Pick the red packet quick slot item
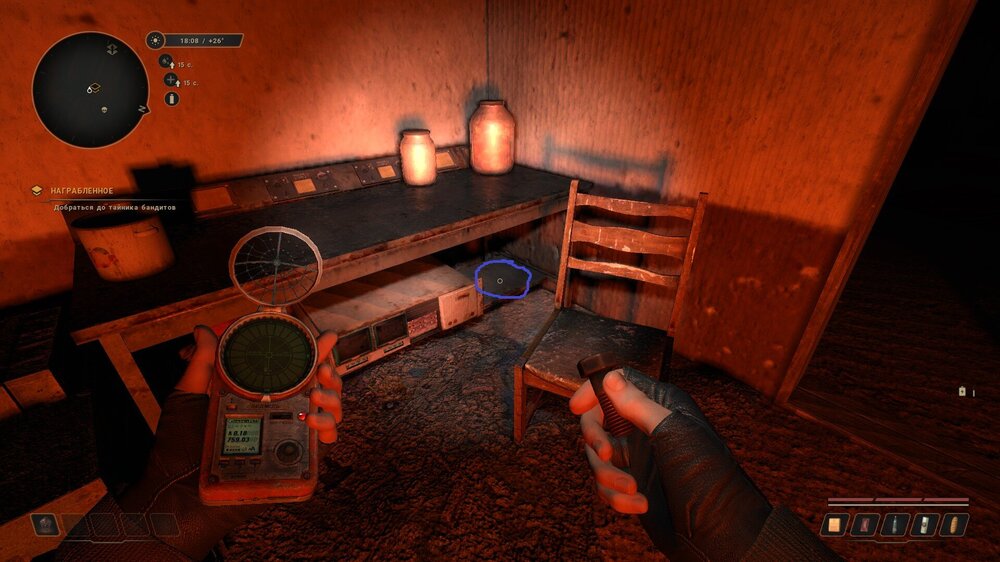The image size is (1000, 562). (864, 524)
